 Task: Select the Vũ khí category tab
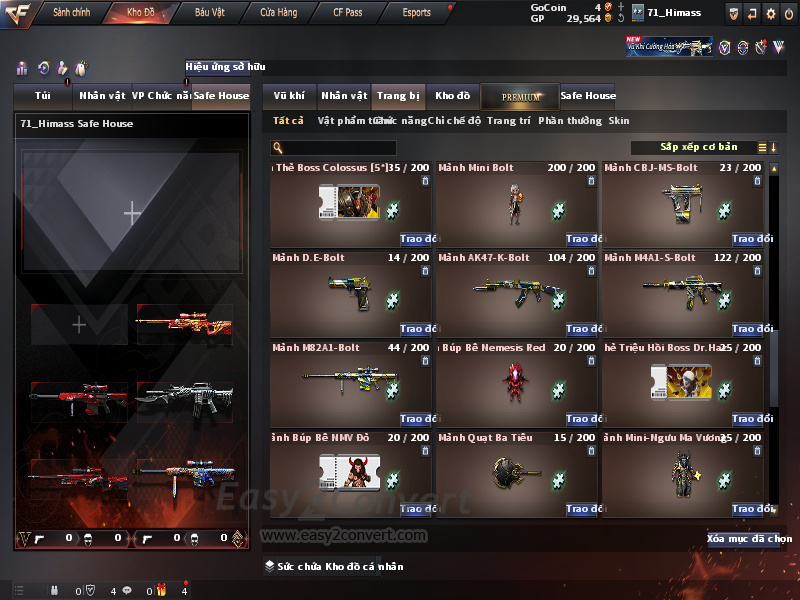[x=289, y=96]
